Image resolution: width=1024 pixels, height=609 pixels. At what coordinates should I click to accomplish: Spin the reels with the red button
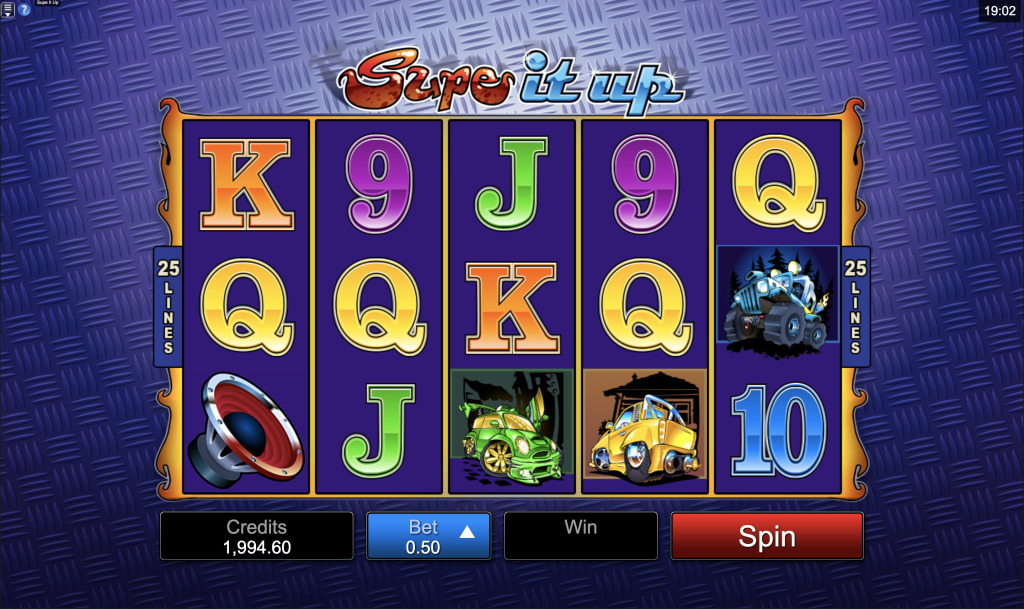pyautogui.click(x=766, y=536)
